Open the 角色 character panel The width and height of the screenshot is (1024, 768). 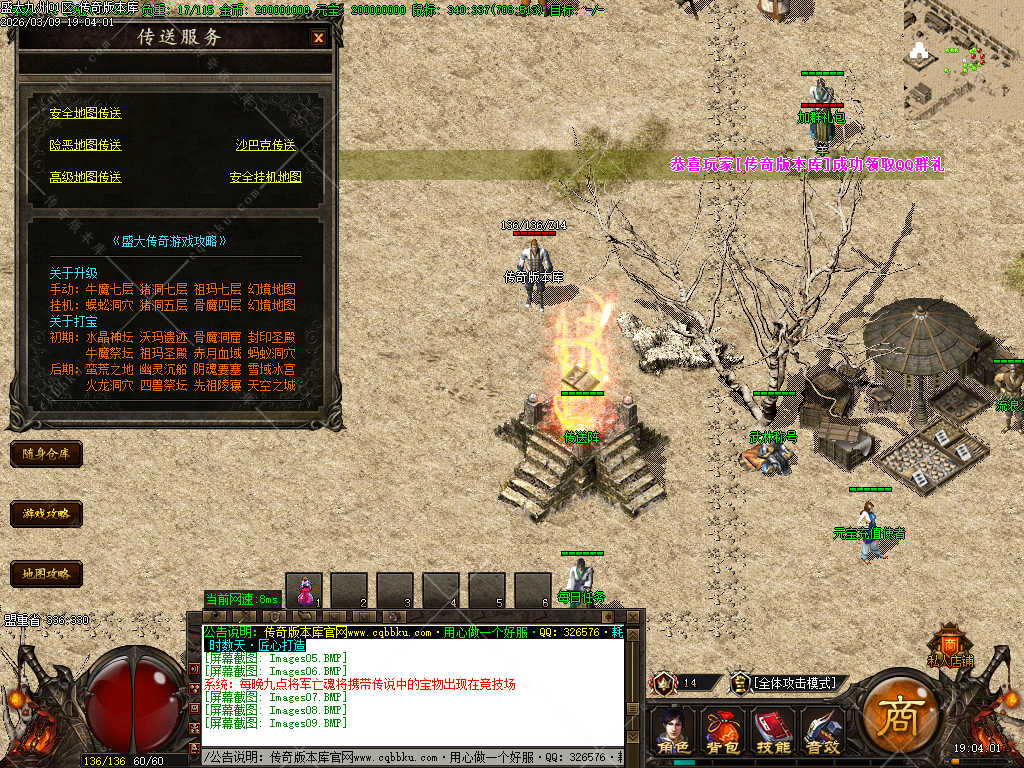[x=673, y=730]
